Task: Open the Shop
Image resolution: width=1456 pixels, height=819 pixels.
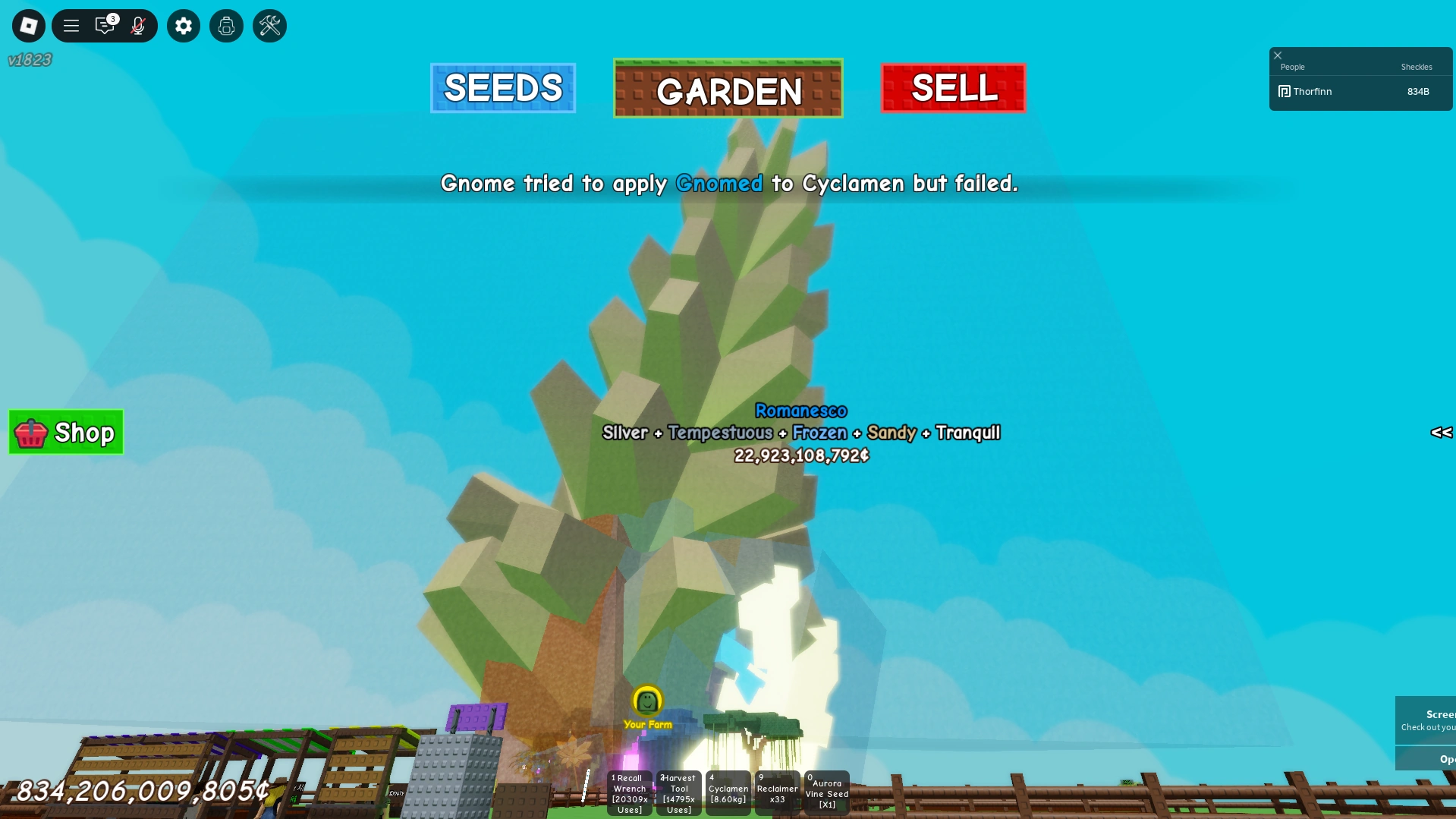Action: point(65,433)
